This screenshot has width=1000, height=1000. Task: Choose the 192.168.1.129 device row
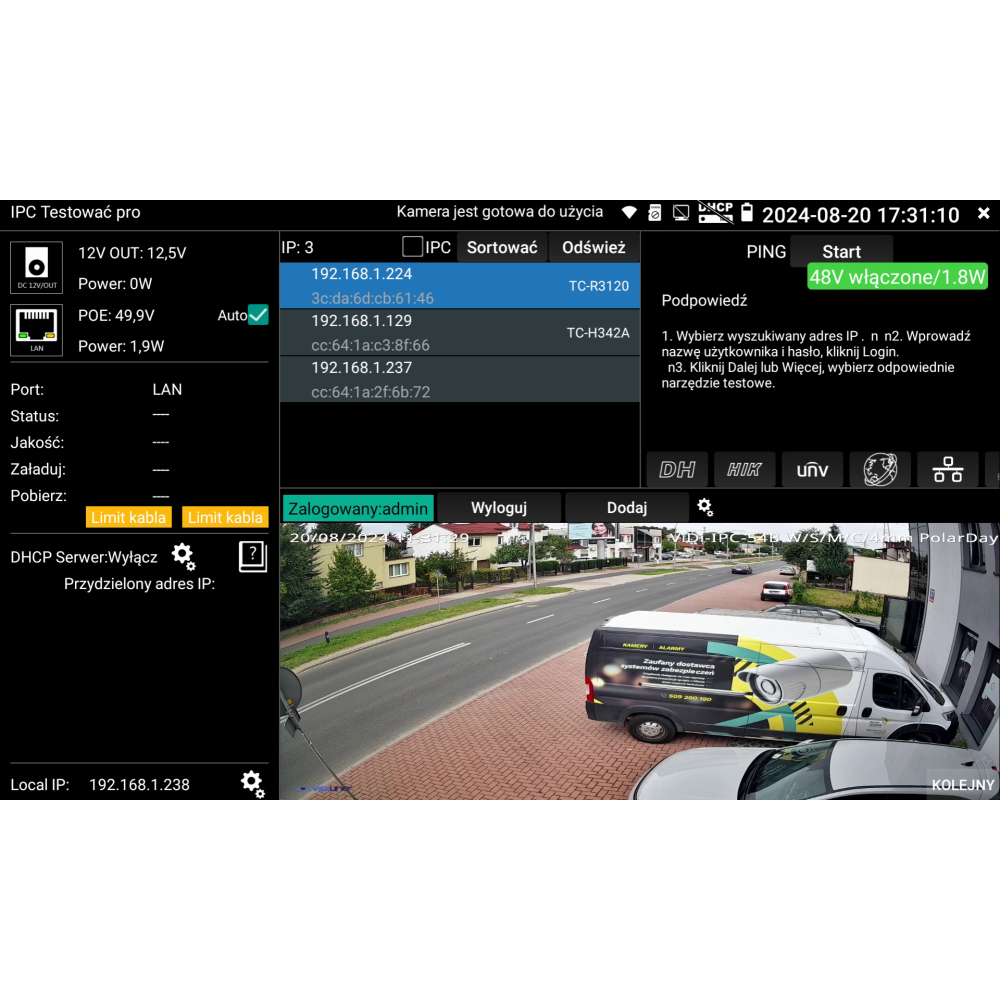coord(460,332)
